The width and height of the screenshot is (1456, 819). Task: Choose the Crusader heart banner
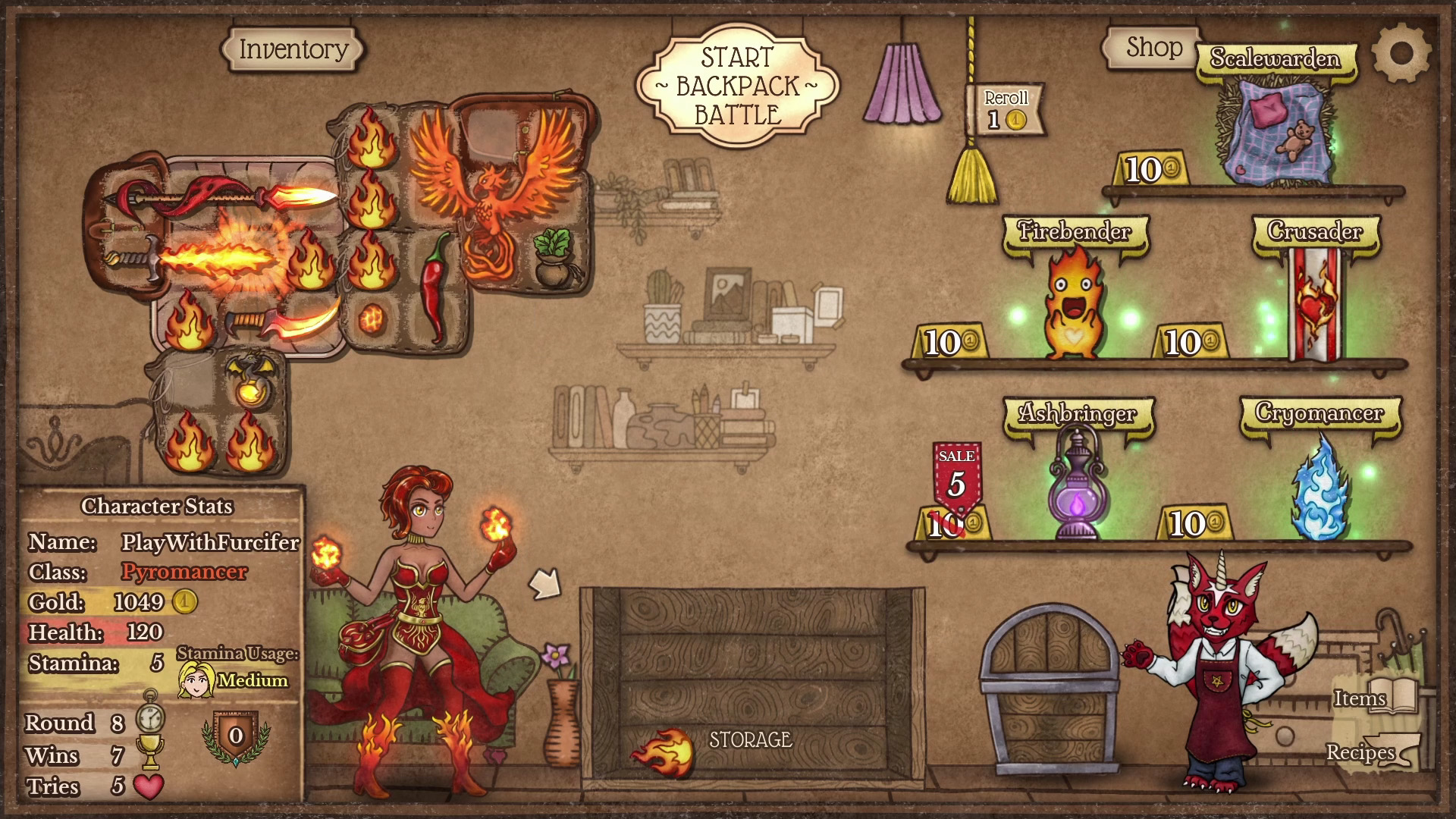[x=1315, y=303]
